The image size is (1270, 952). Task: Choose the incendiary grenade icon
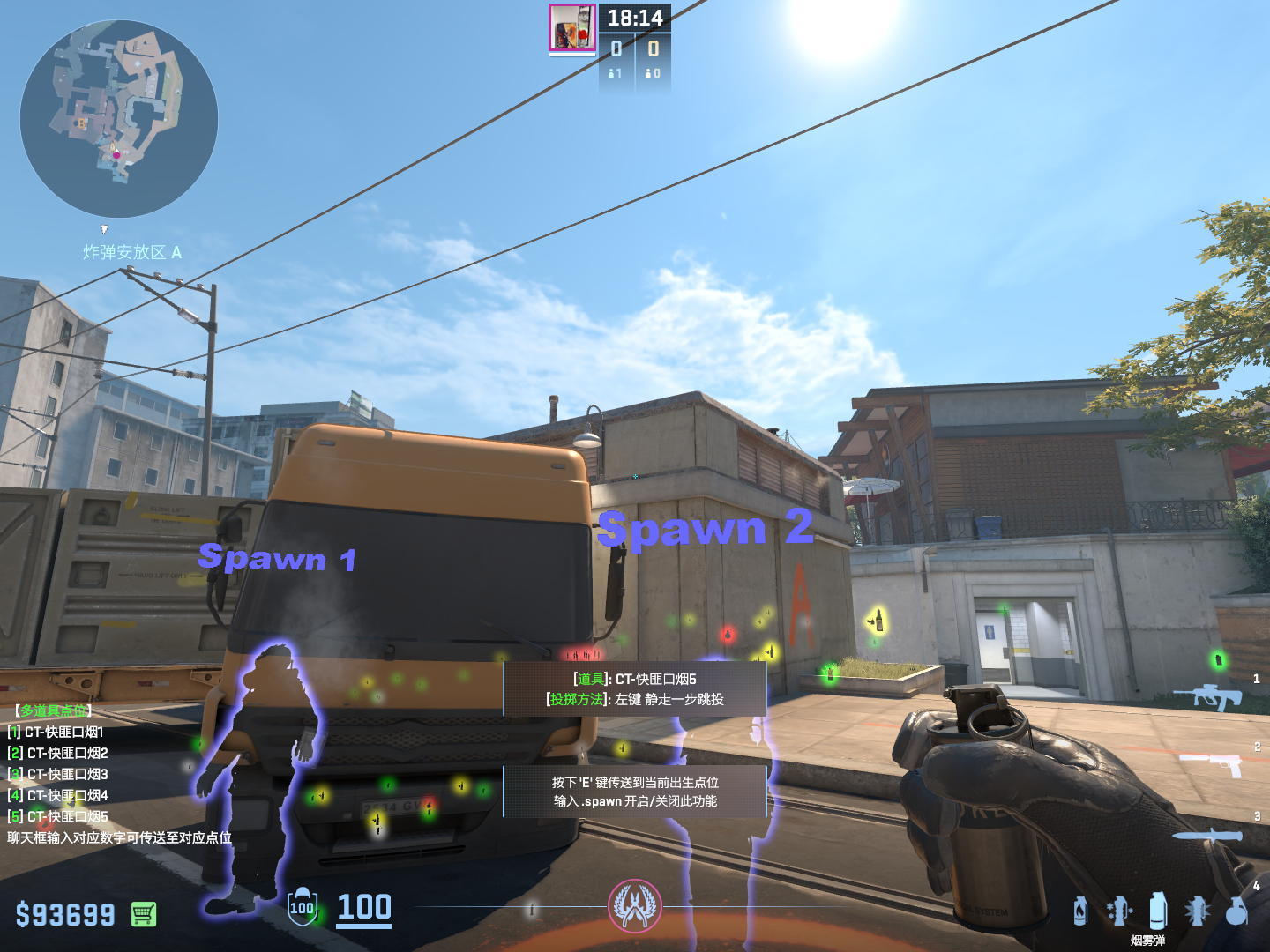coord(1080,911)
